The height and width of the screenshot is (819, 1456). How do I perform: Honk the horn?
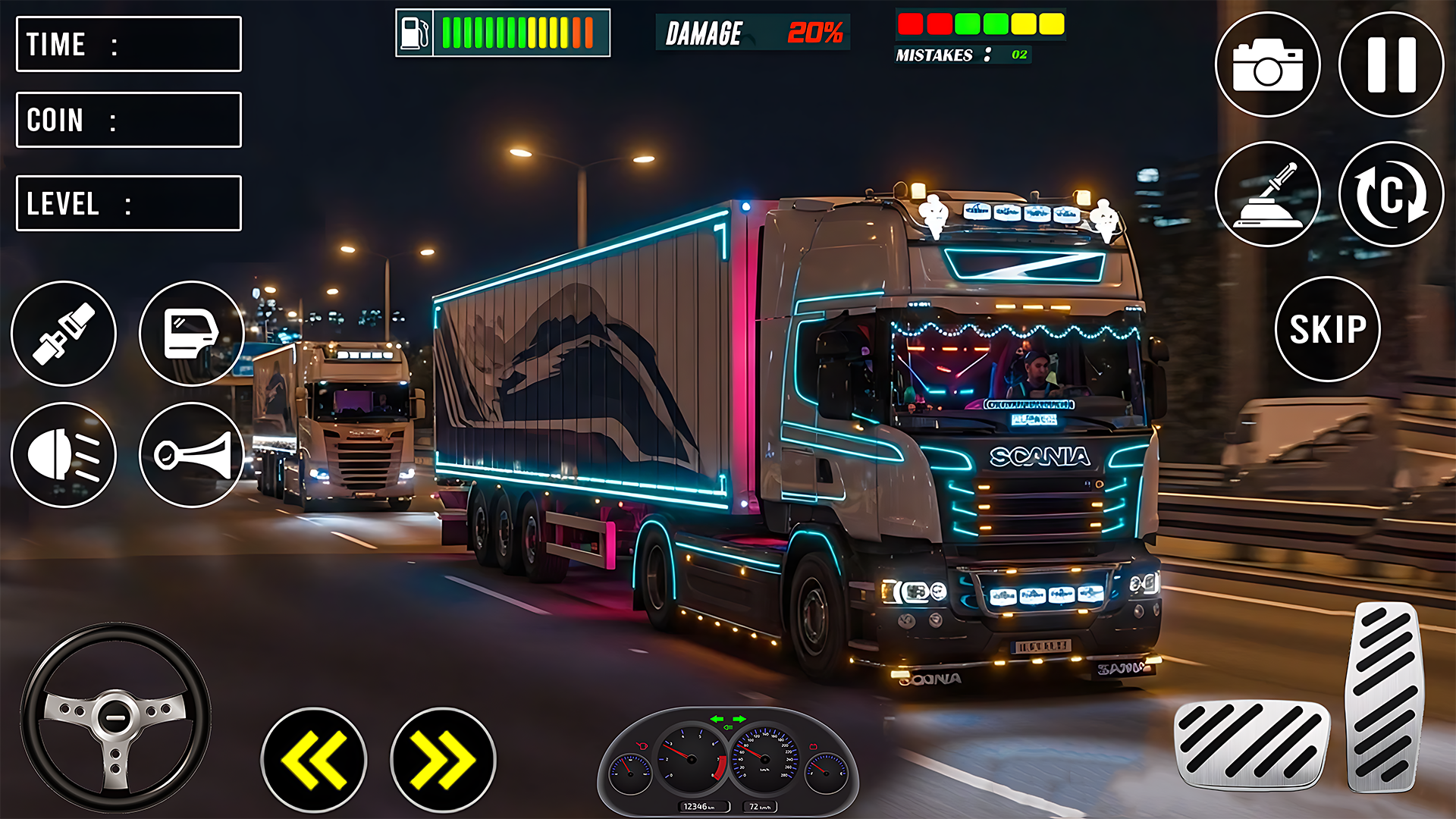click(x=191, y=455)
